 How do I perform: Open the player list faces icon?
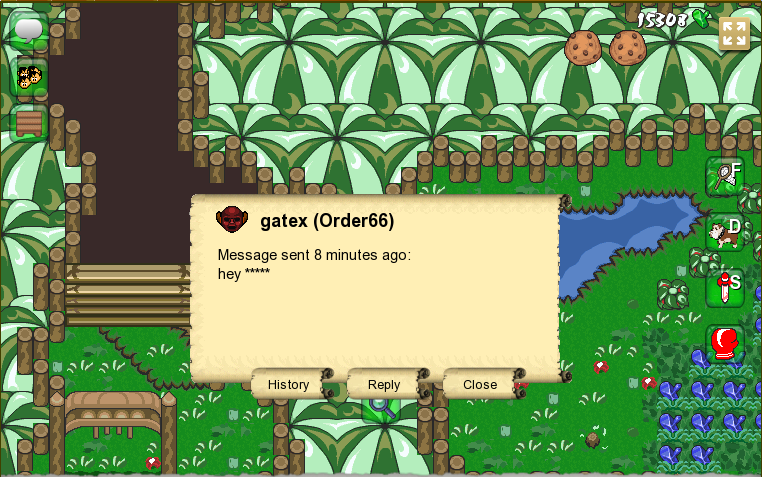(x=29, y=77)
